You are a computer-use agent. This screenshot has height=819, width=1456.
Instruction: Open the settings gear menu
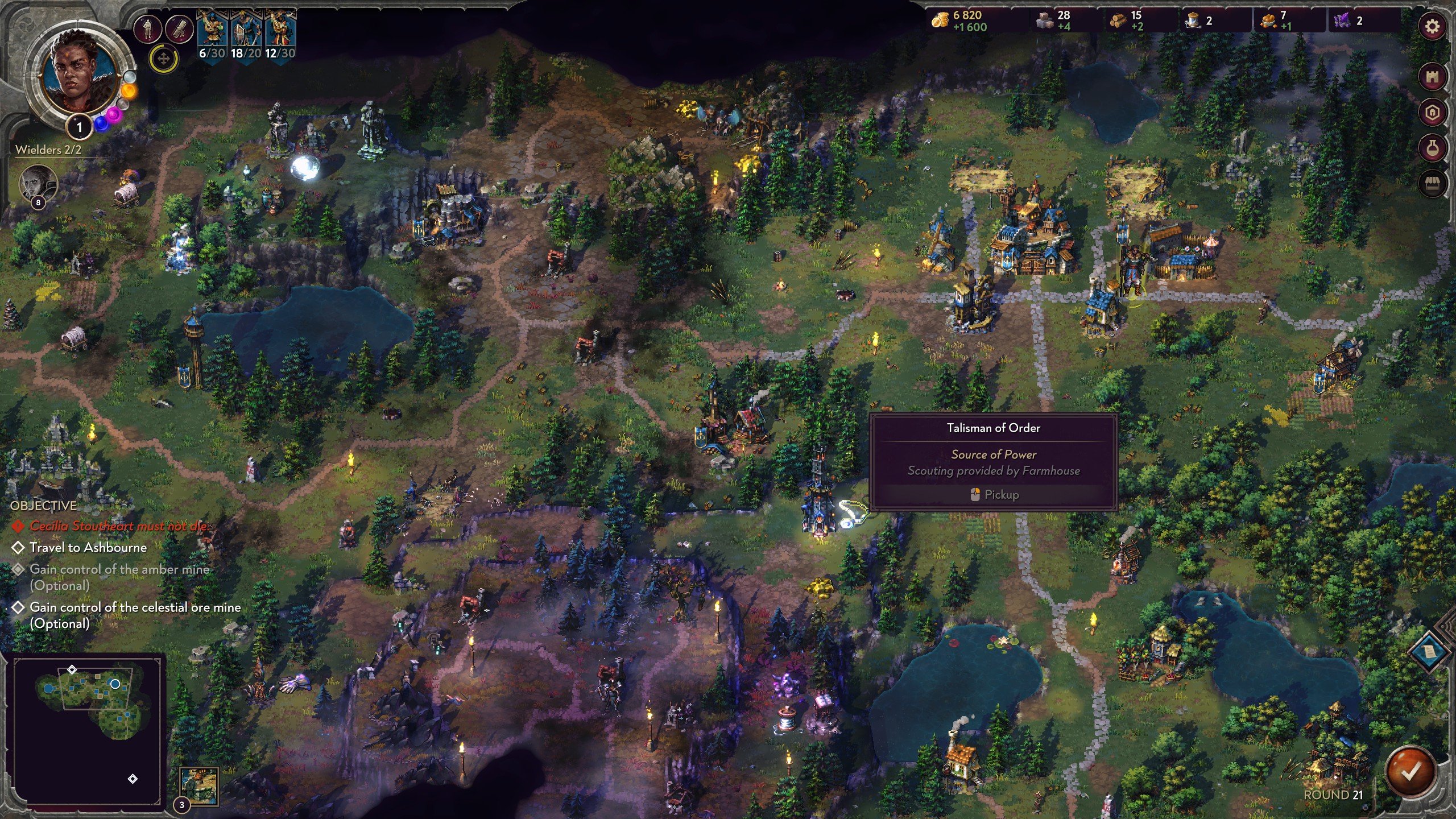coord(1432,26)
